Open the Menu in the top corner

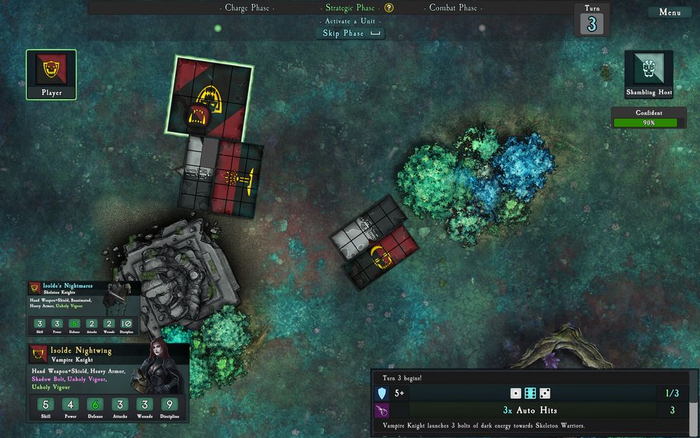click(669, 12)
